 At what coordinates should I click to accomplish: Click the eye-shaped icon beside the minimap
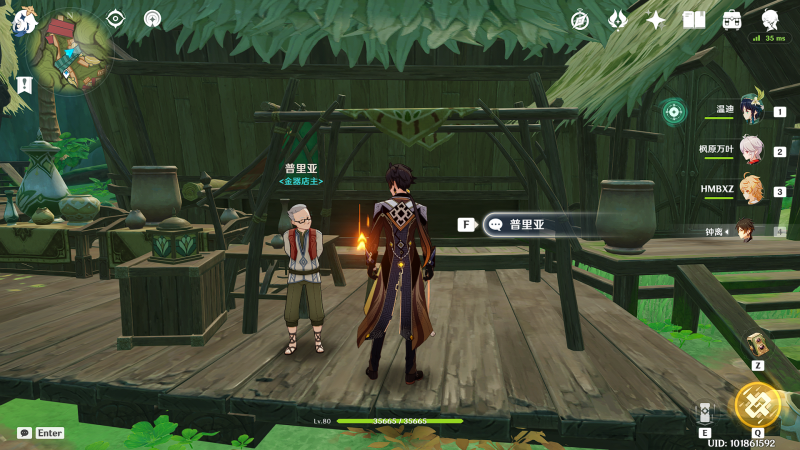pyautogui.click(x=116, y=18)
